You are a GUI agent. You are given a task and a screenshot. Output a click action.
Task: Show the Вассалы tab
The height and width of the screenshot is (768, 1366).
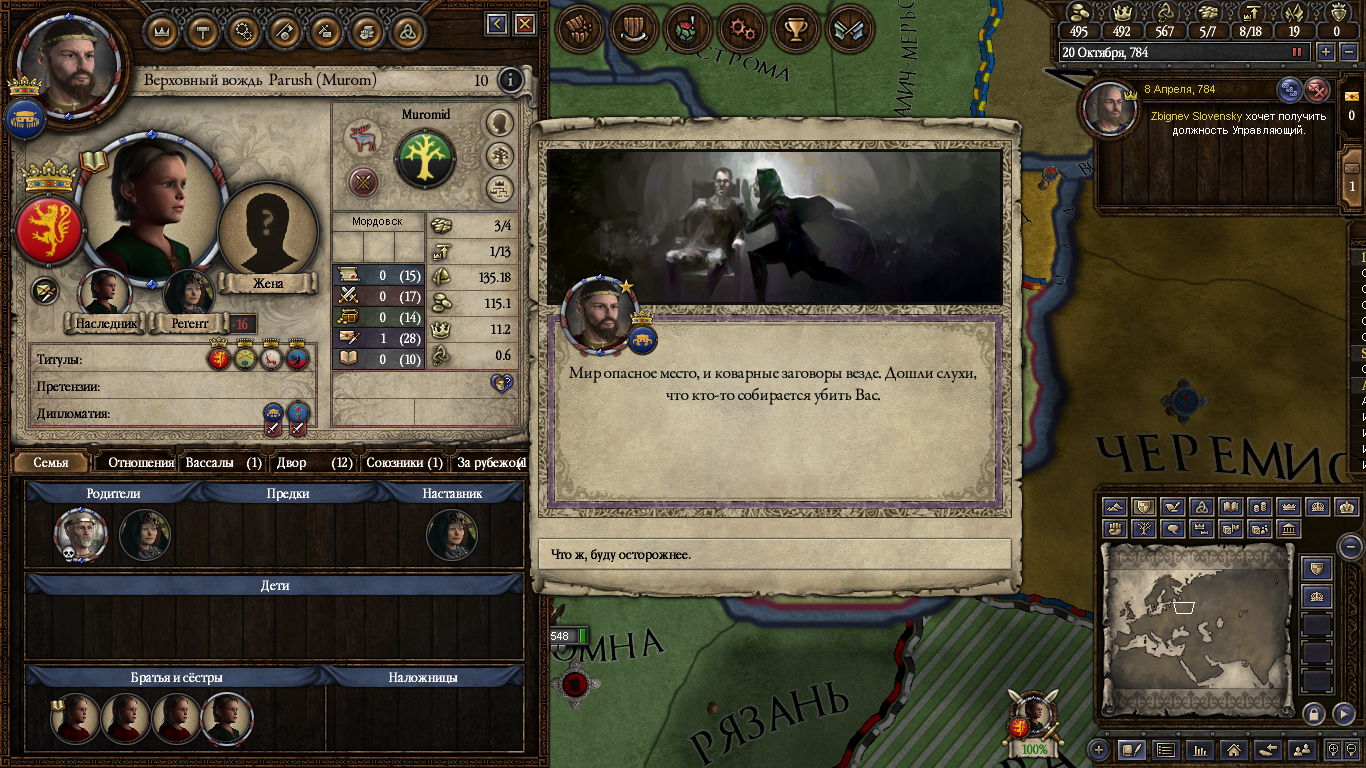(223, 463)
